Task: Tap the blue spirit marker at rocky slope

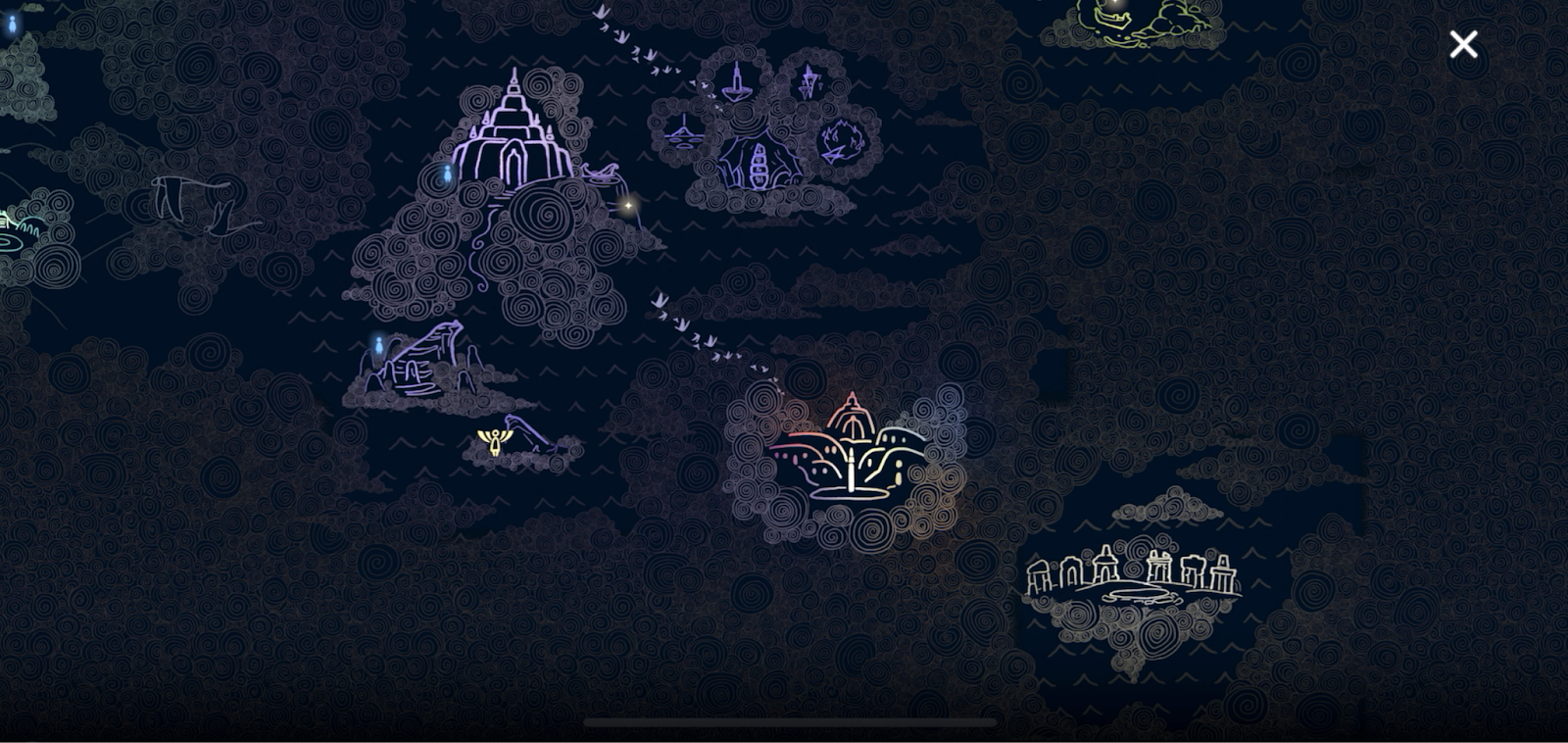Action: pyautogui.click(x=378, y=344)
